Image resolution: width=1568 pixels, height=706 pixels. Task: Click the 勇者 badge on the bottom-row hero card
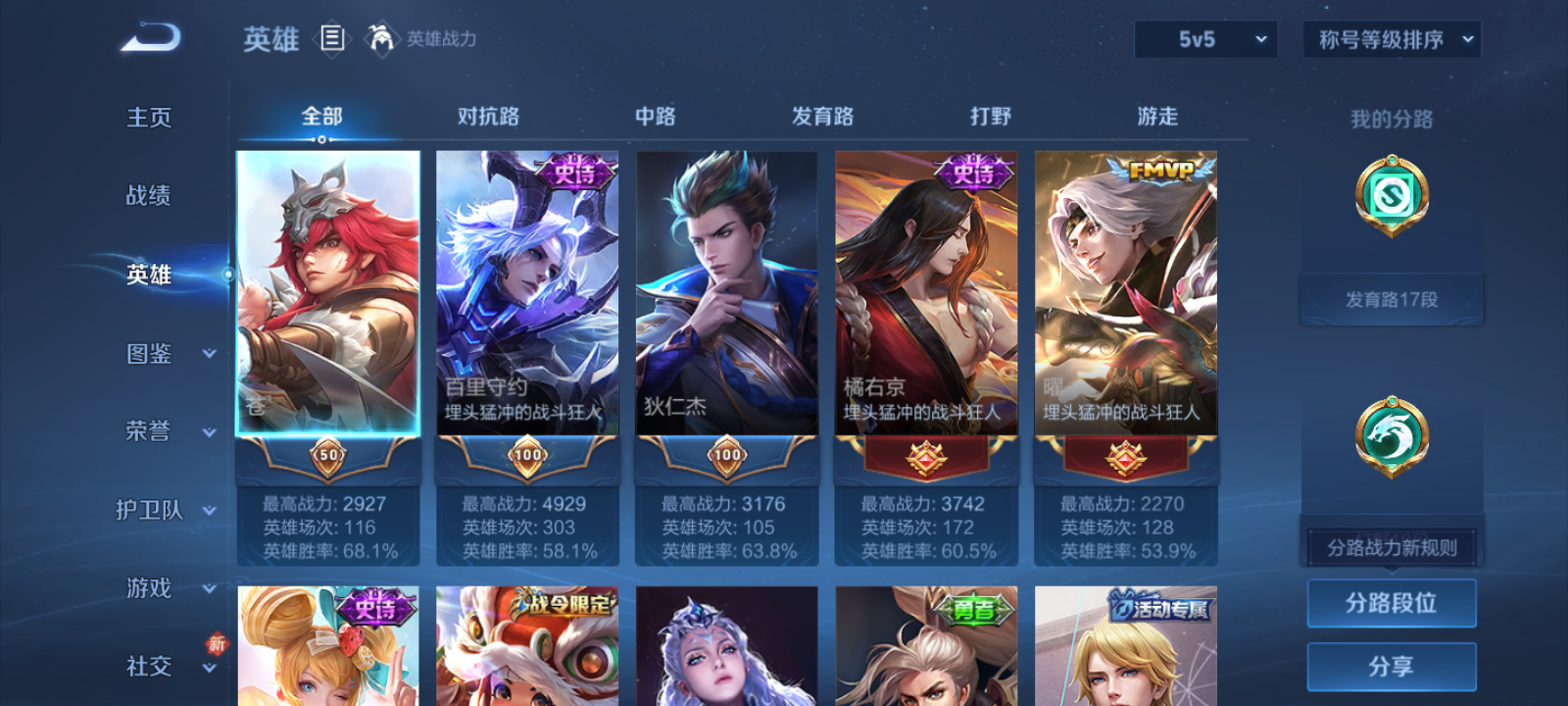[x=976, y=606]
